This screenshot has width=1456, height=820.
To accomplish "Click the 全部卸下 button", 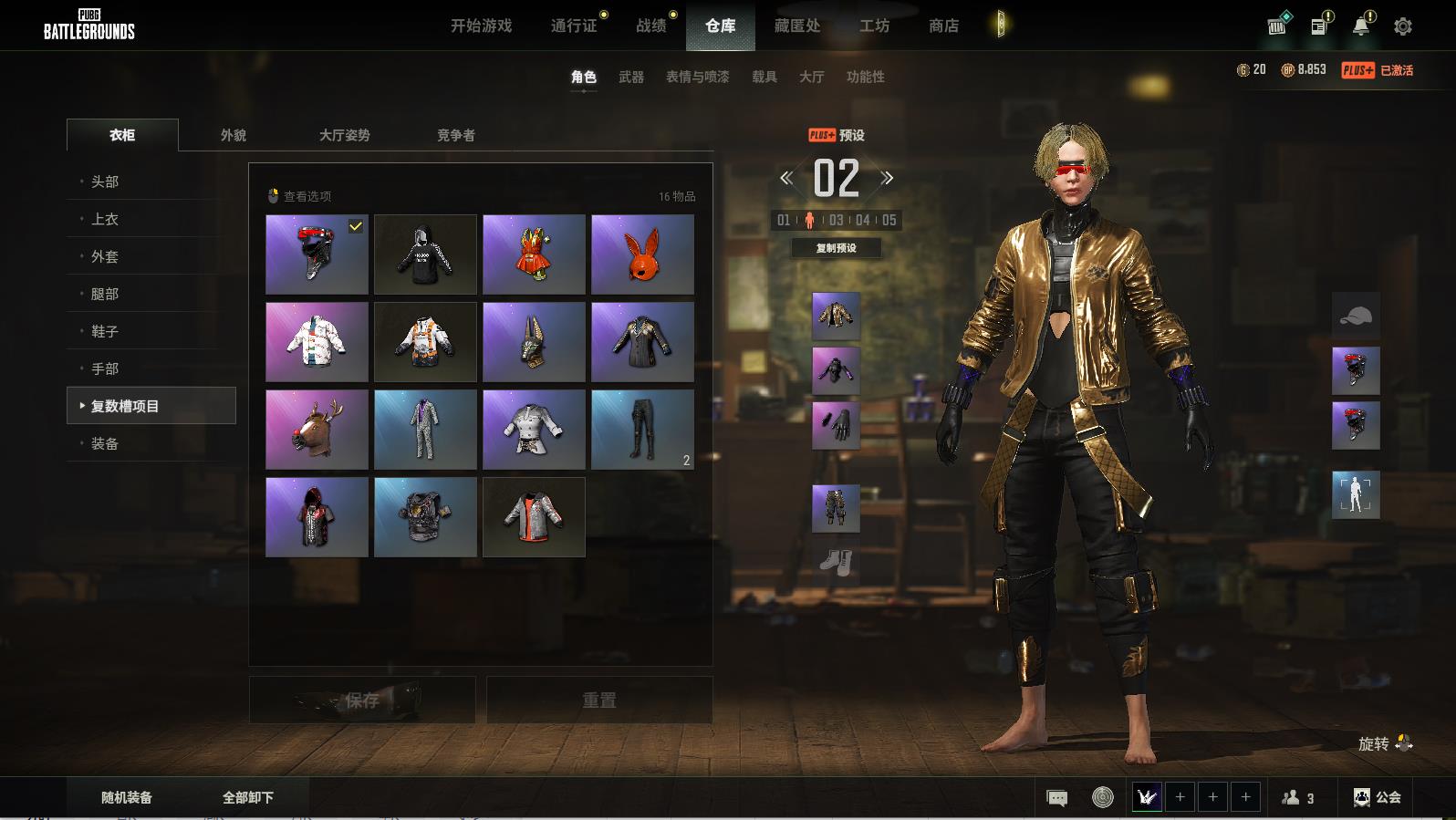I will tap(248, 797).
